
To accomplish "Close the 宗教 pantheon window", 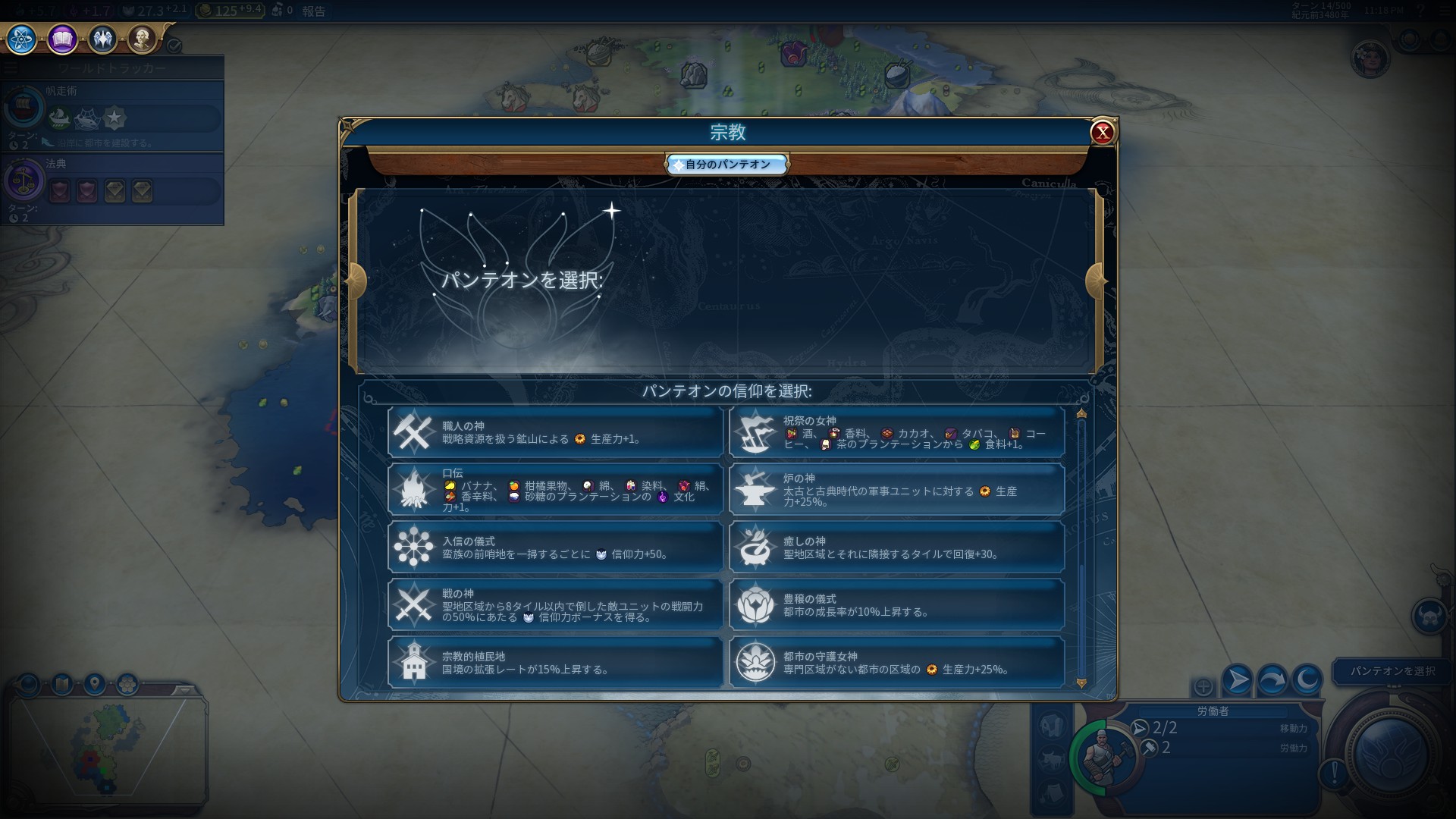I will click(x=1102, y=133).
